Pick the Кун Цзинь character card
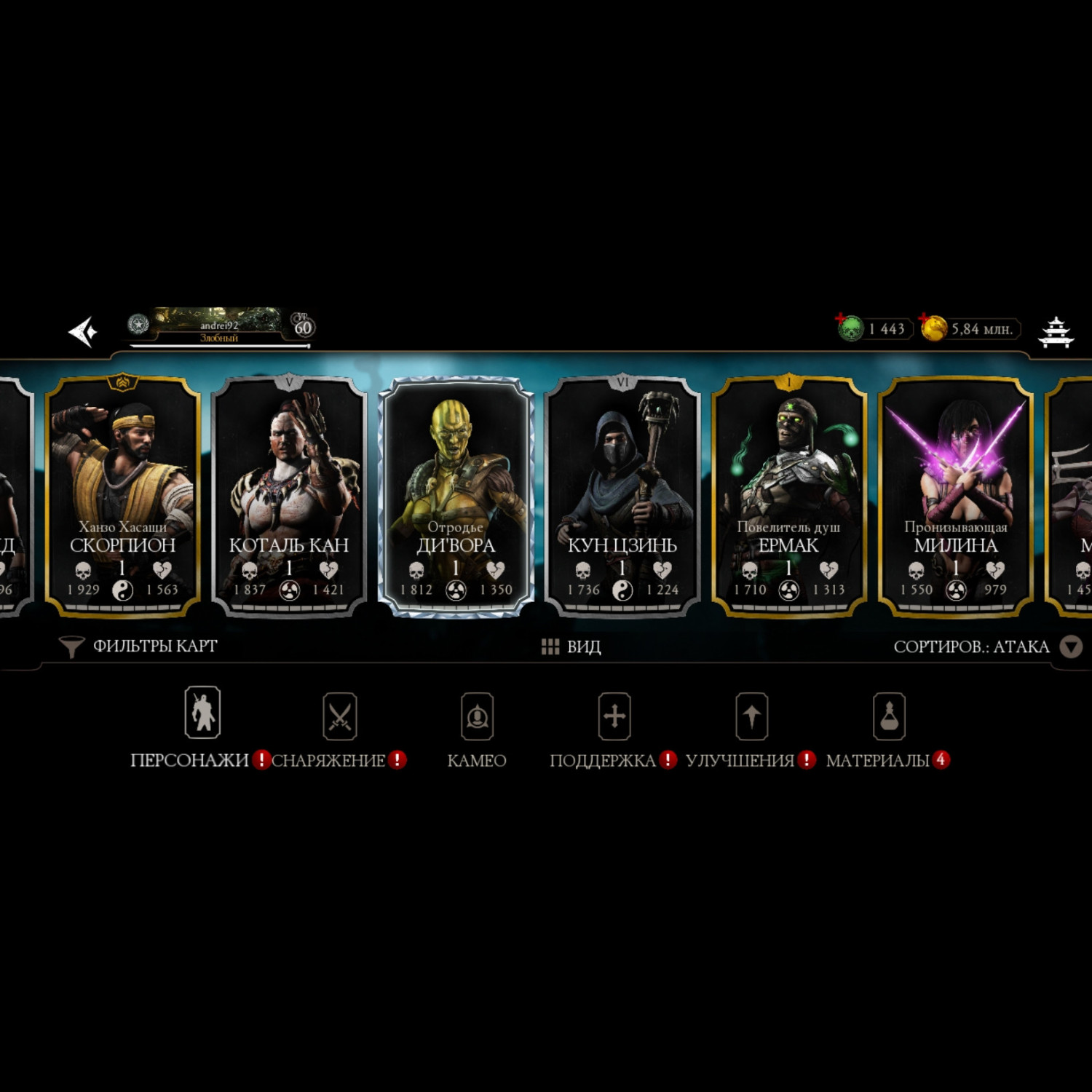The height and width of the screenshot is (1092, 1092). 622,495
